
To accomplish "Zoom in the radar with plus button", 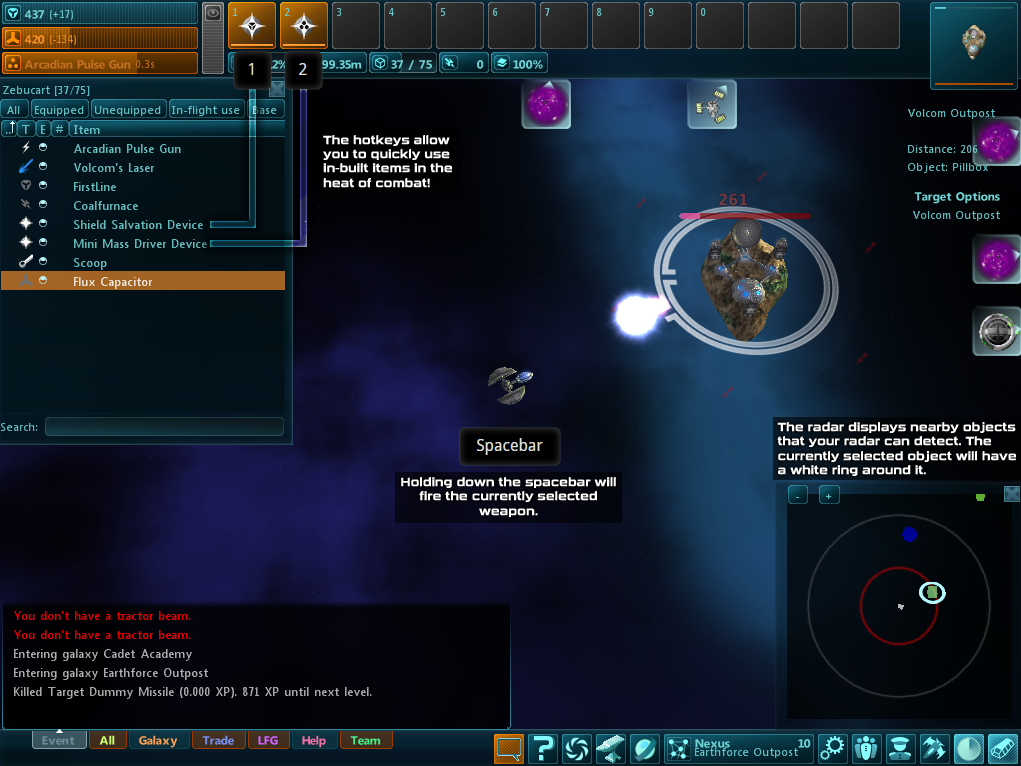I will click(x=829, y=495).
